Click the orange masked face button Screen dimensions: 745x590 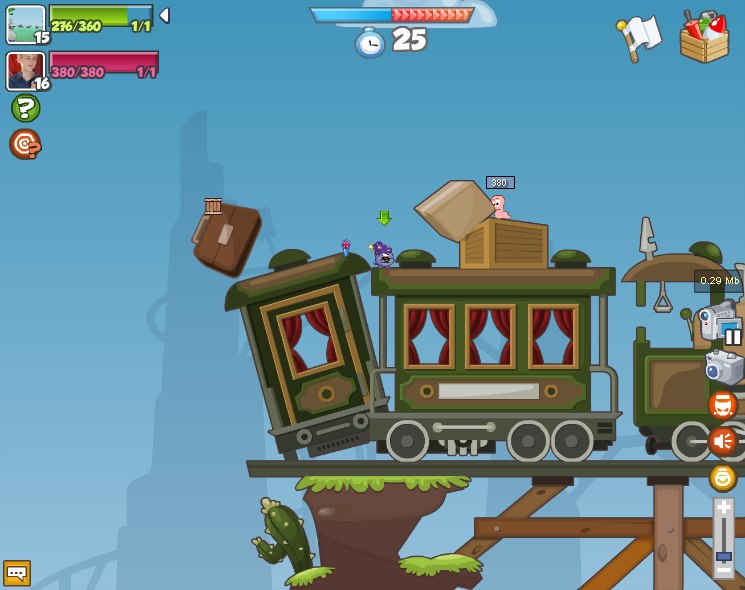point(722,405)
